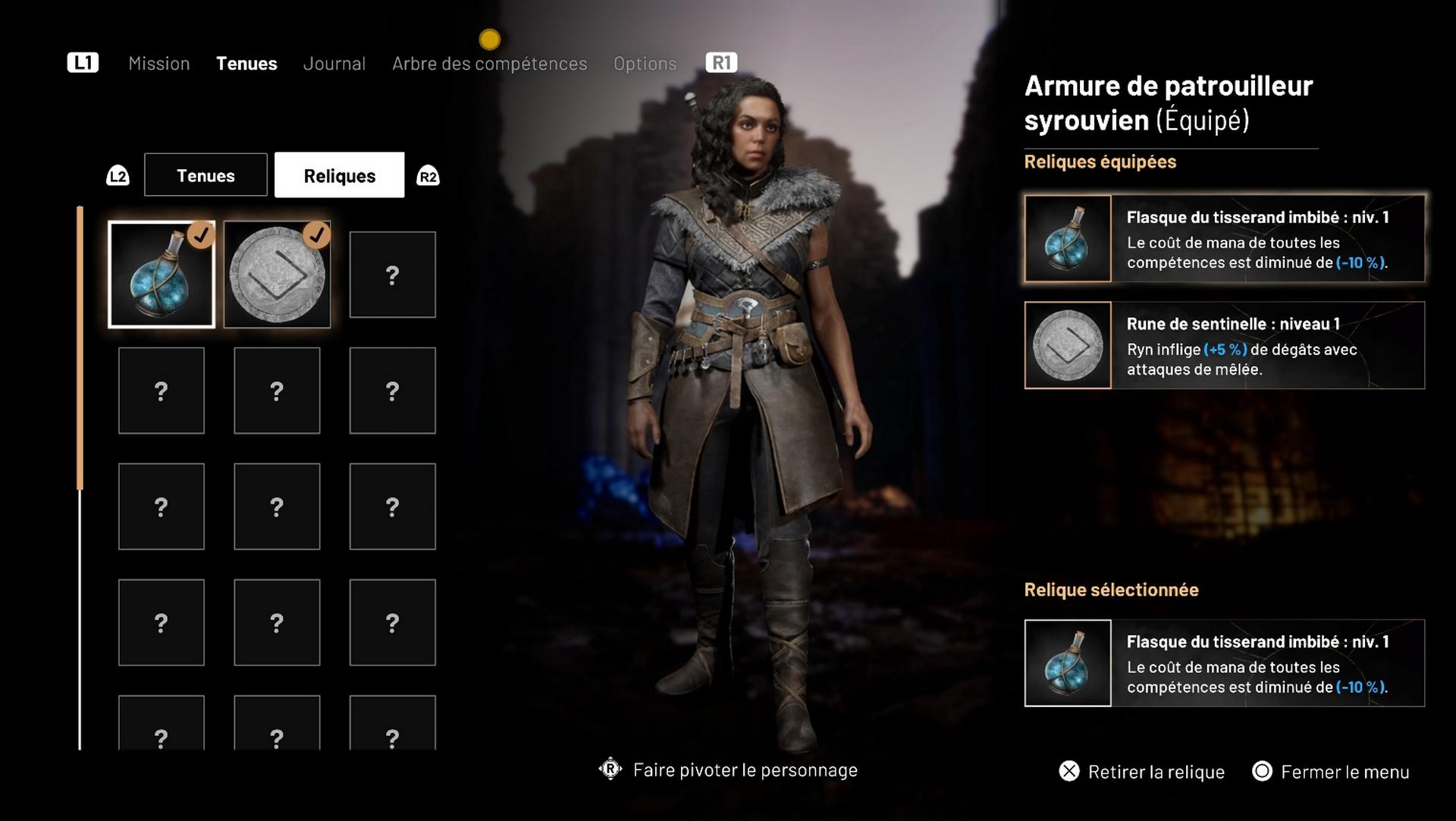This screenshot has height=821, width=1456.
Task: Select the blue flask relic slot in grid
Action: pyautogui.click(x=162, y=275)
